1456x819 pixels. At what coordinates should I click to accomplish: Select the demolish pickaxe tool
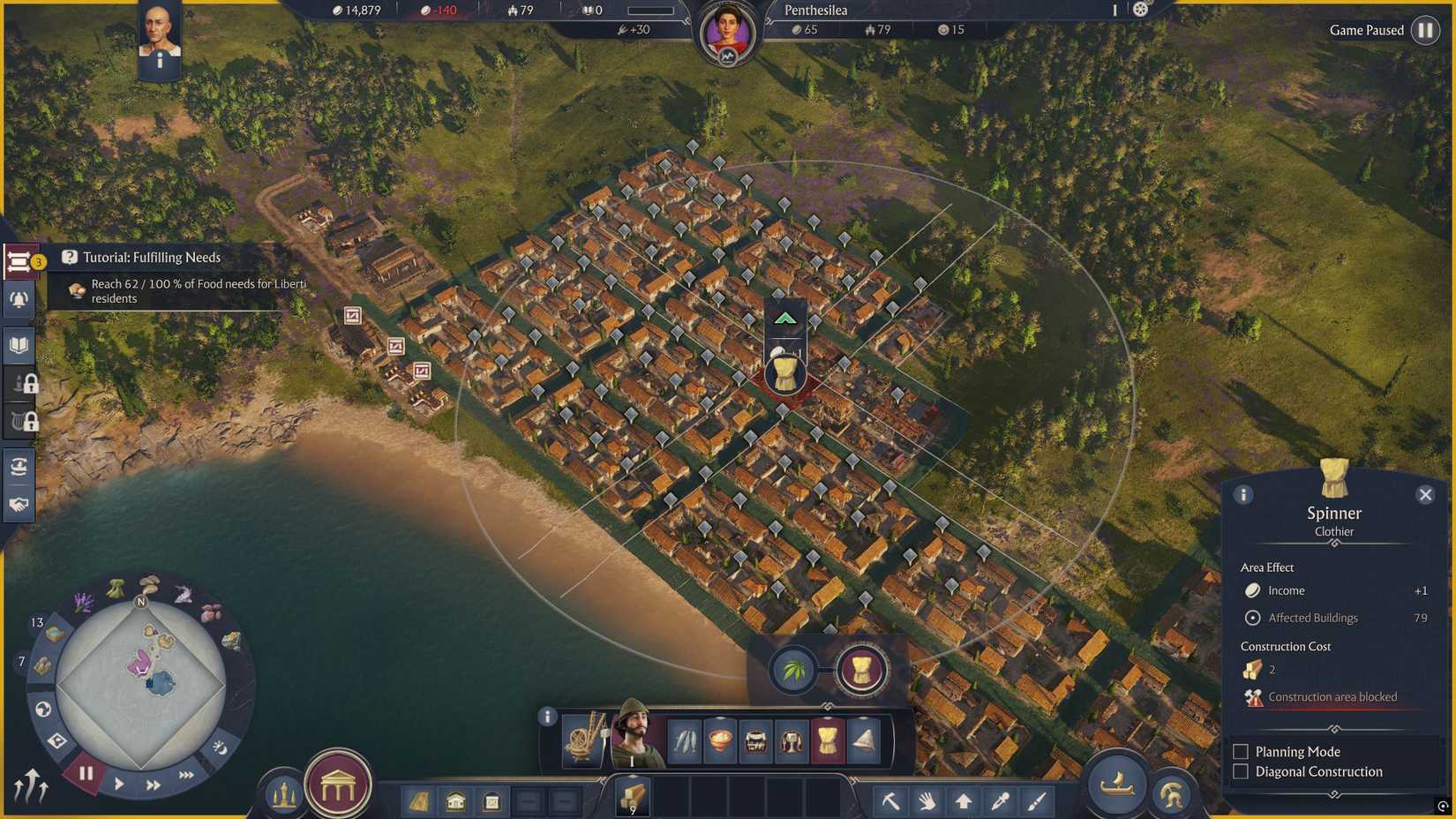[x=893, y=799]
